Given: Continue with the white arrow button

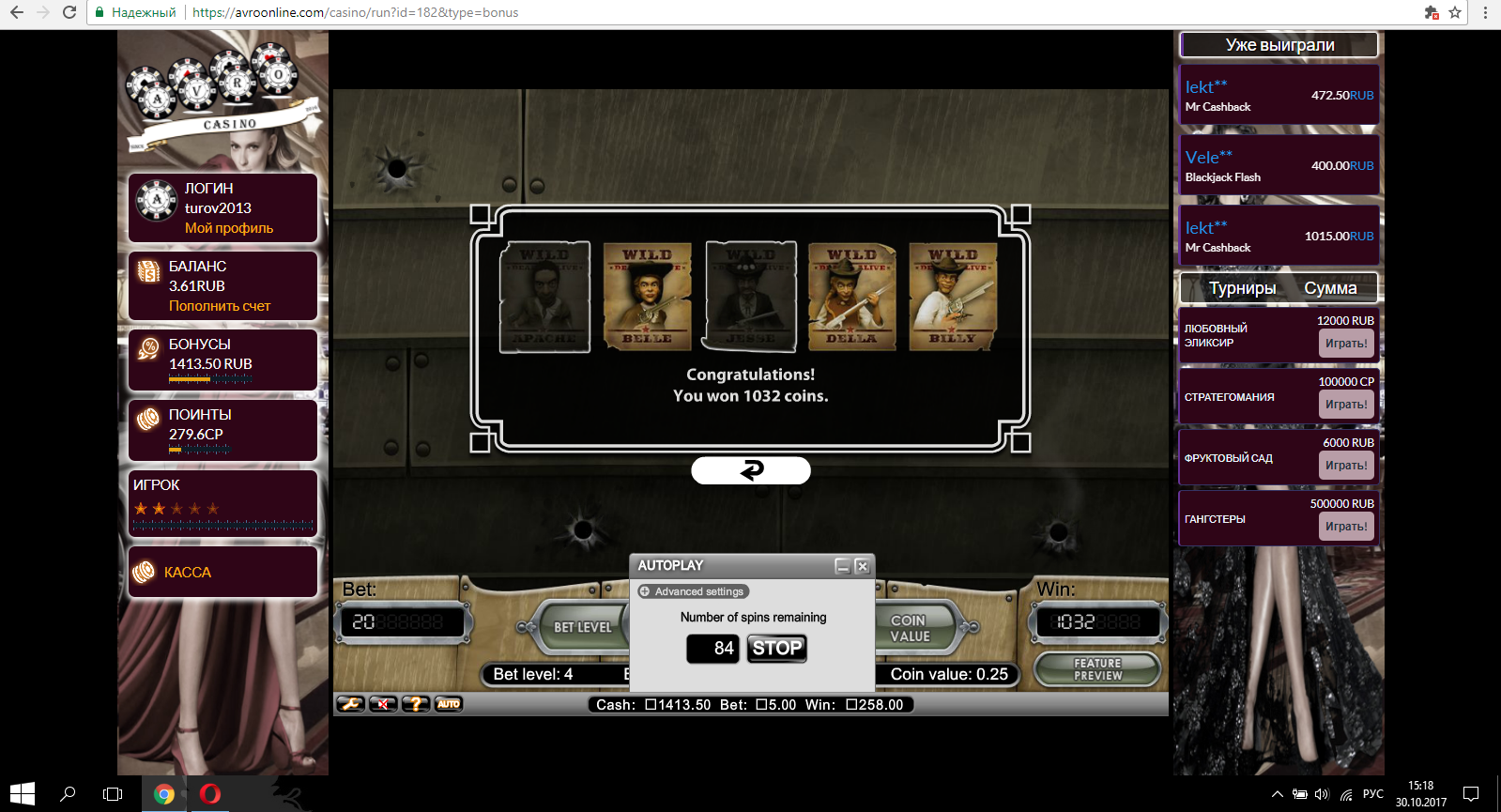Looking at the screenshot, I should pos(751,470).
